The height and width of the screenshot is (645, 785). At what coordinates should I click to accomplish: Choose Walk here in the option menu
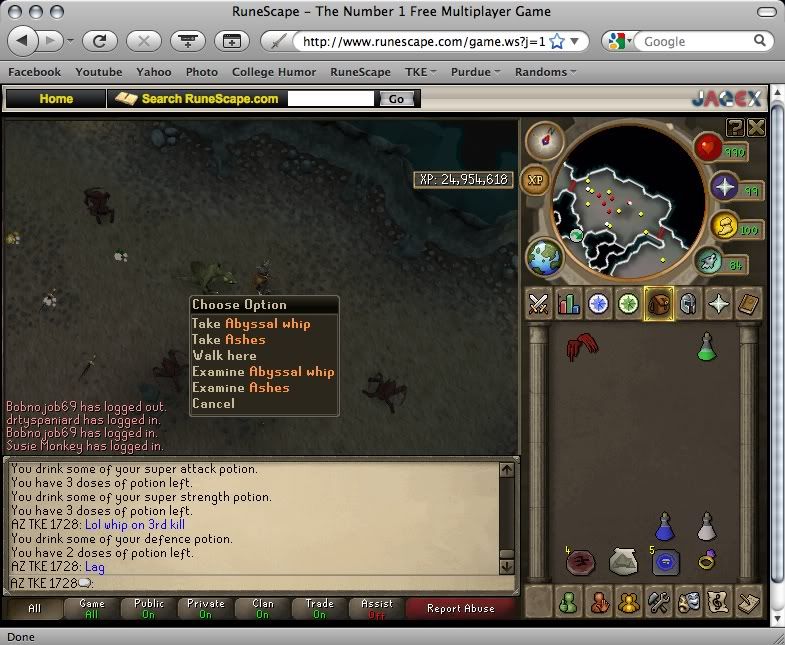[x=224, y=356]
